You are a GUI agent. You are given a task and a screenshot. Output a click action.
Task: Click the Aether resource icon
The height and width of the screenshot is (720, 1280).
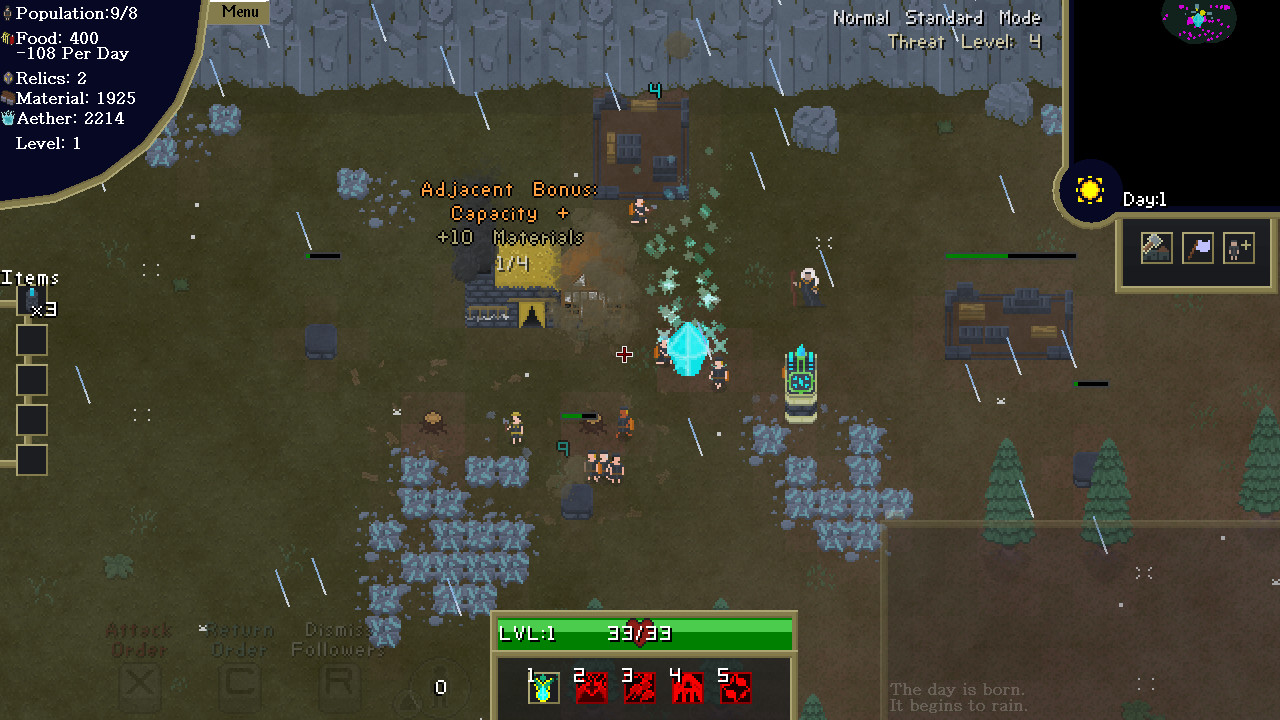(8, 118)
